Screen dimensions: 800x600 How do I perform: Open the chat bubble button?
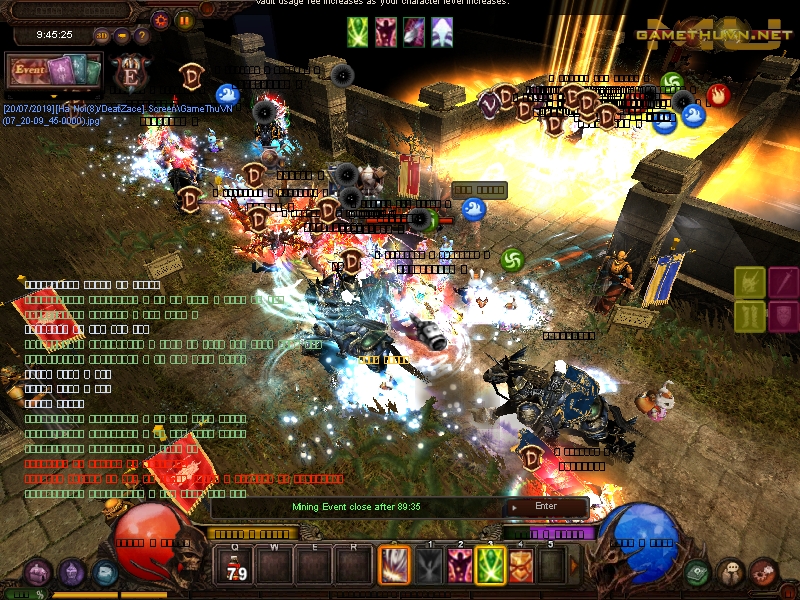click(x=731, y=573)
